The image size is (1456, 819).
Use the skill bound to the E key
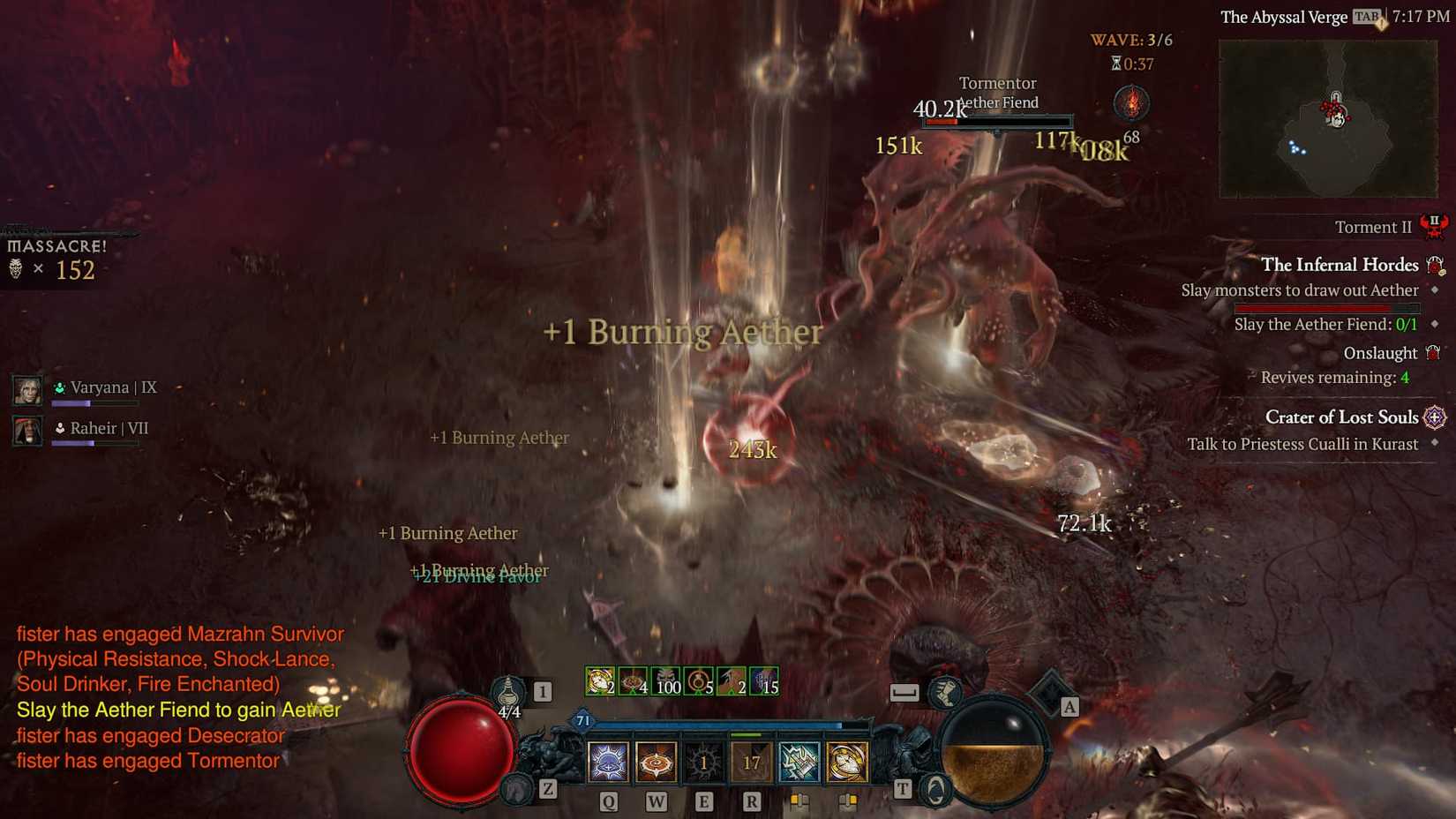tap(704, 762)
